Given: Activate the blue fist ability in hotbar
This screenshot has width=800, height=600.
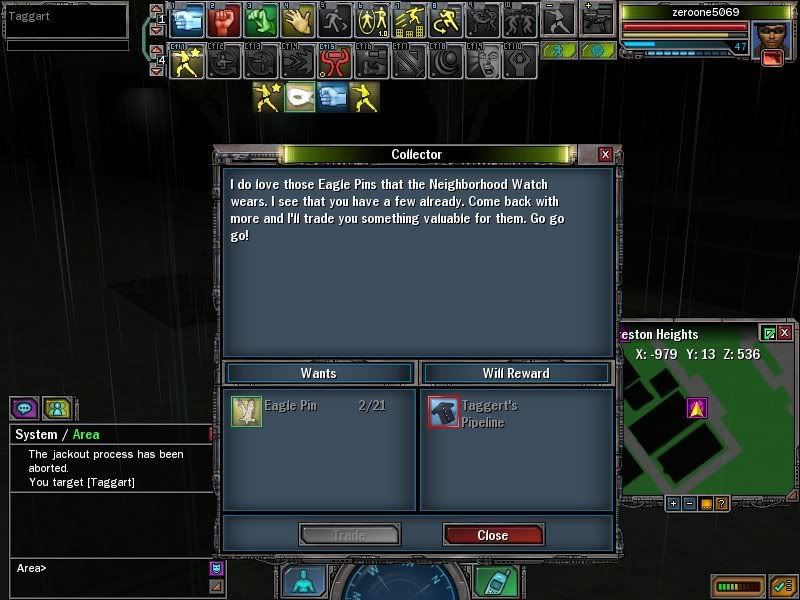Looking at the screenshot, I should 187,19.
